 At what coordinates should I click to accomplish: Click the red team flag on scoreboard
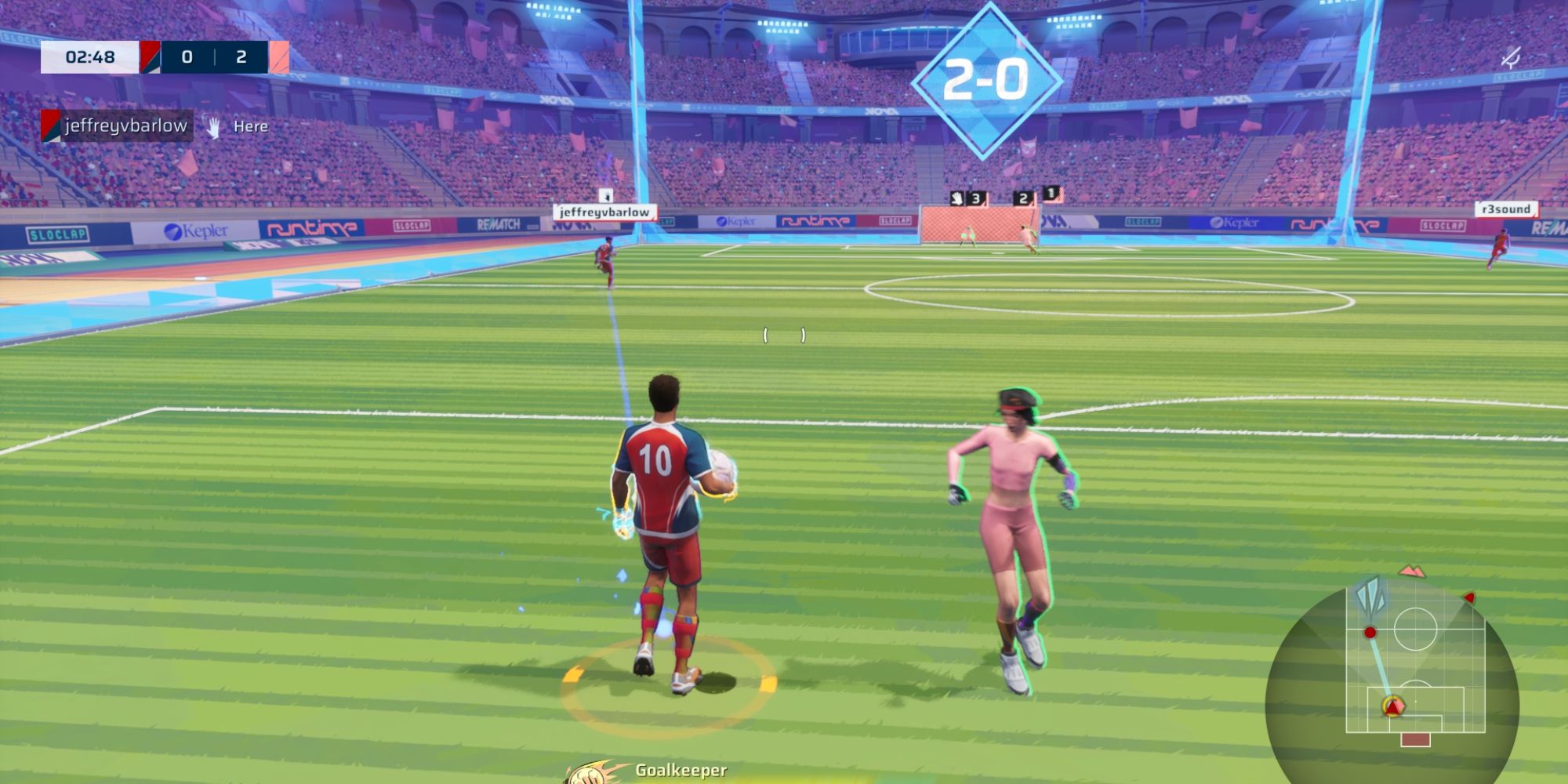point(150,56)
